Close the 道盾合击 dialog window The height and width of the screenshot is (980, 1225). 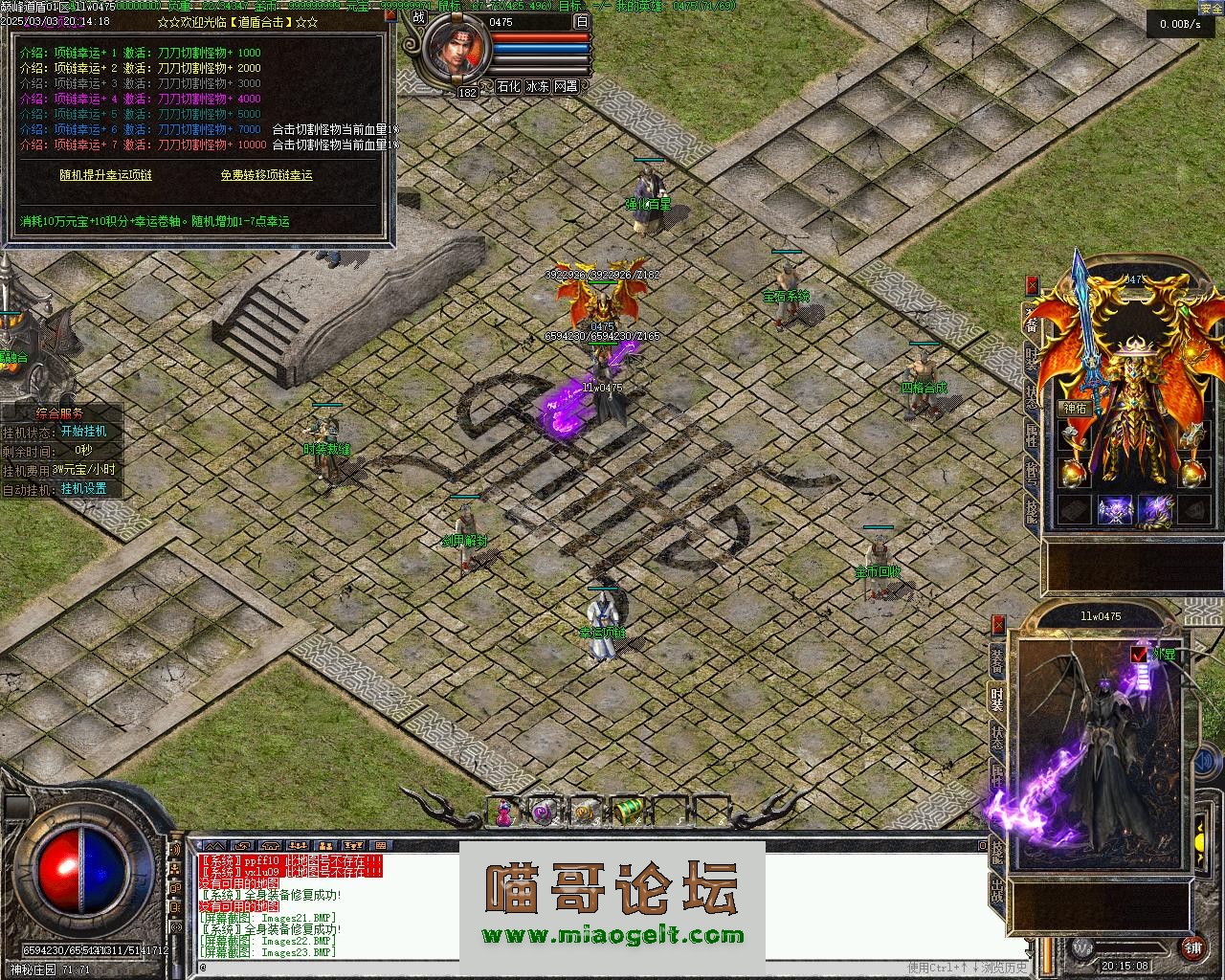(x=391, y=14)
